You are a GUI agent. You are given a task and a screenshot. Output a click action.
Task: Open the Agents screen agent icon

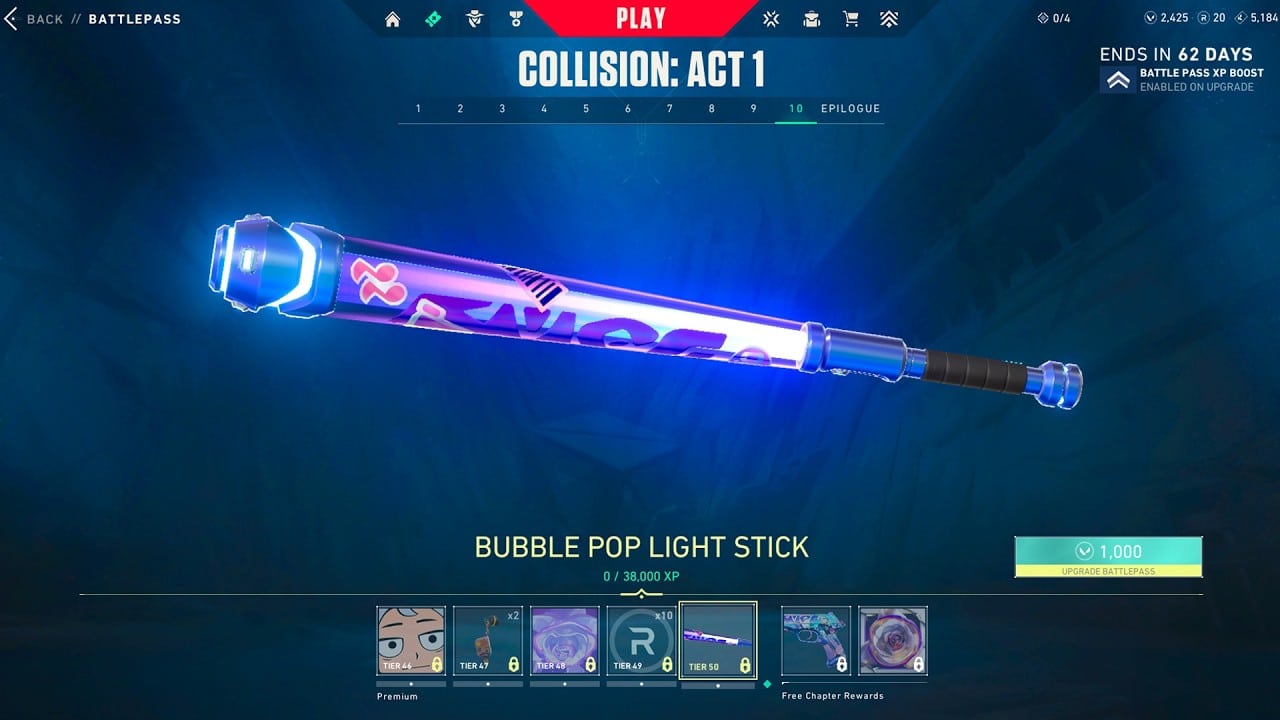tap(475, 18)
